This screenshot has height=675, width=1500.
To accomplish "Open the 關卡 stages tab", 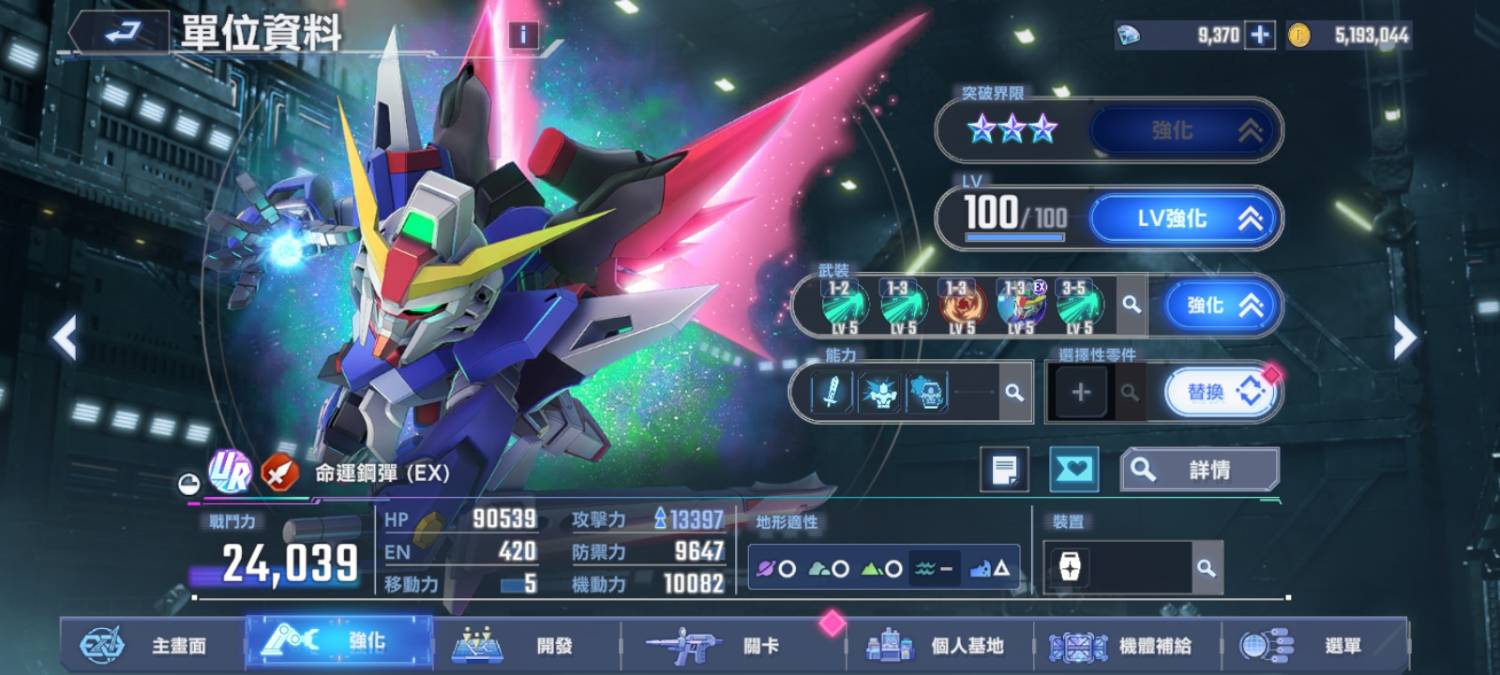I will pos(735,646).
